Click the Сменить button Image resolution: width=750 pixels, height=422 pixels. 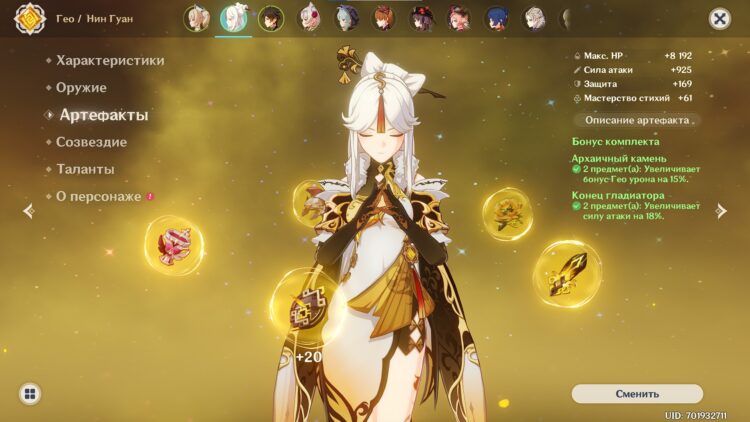pyautogui.click(x=637, y=393)
